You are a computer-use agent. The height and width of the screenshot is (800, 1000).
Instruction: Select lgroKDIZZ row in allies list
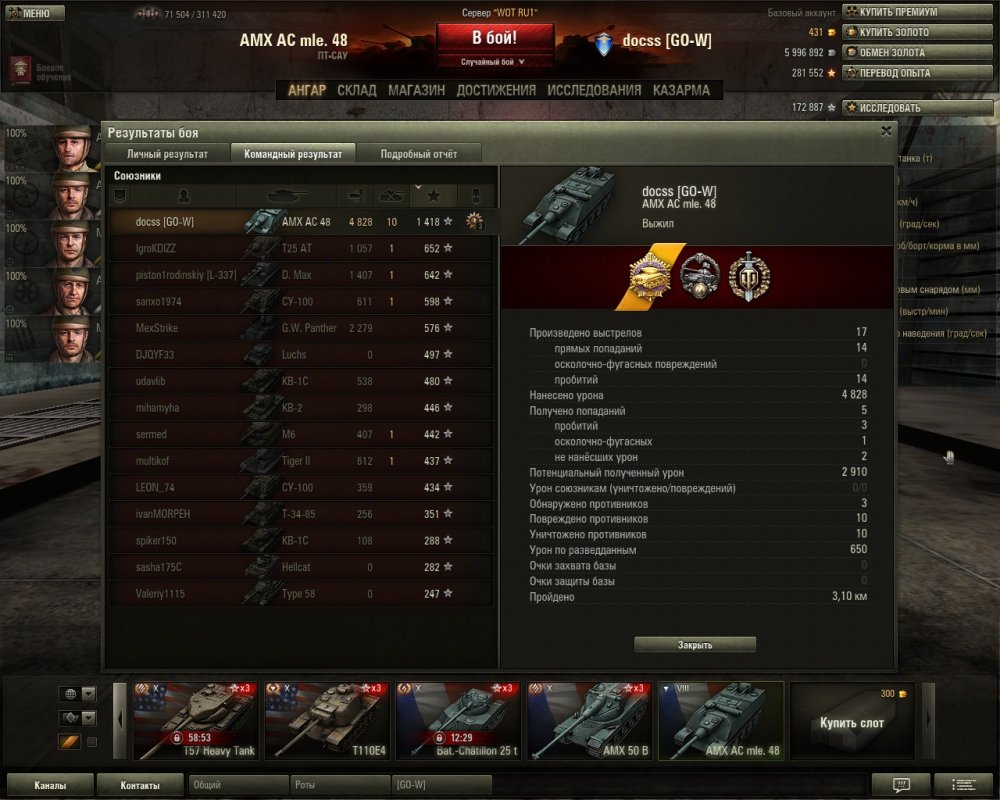(x=300, y=248)
